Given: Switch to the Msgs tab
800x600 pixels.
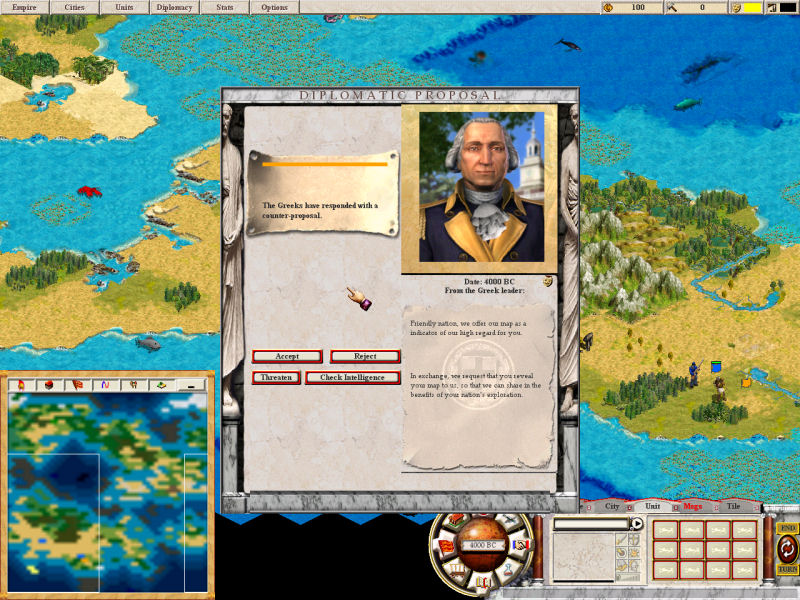Looking at the screenshot, I should 692,506.
